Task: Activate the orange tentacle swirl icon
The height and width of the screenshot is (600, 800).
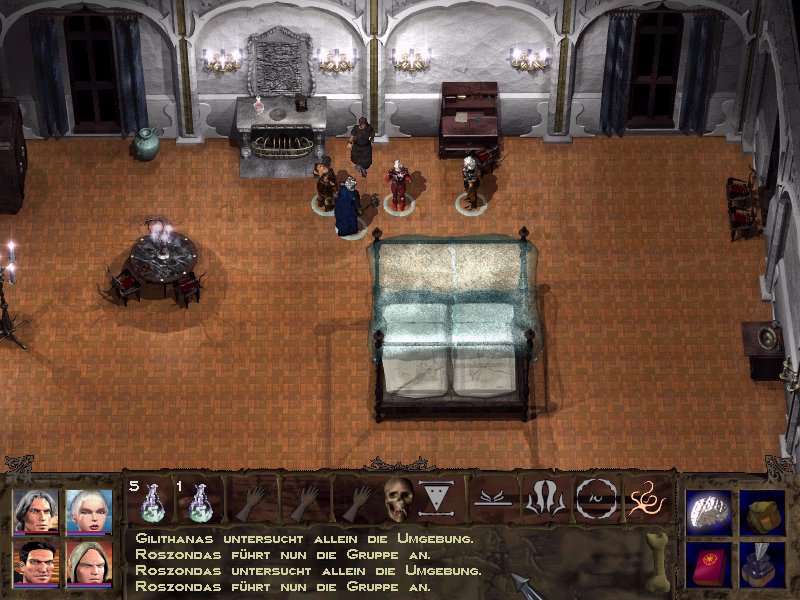Action: pos(644,497)
